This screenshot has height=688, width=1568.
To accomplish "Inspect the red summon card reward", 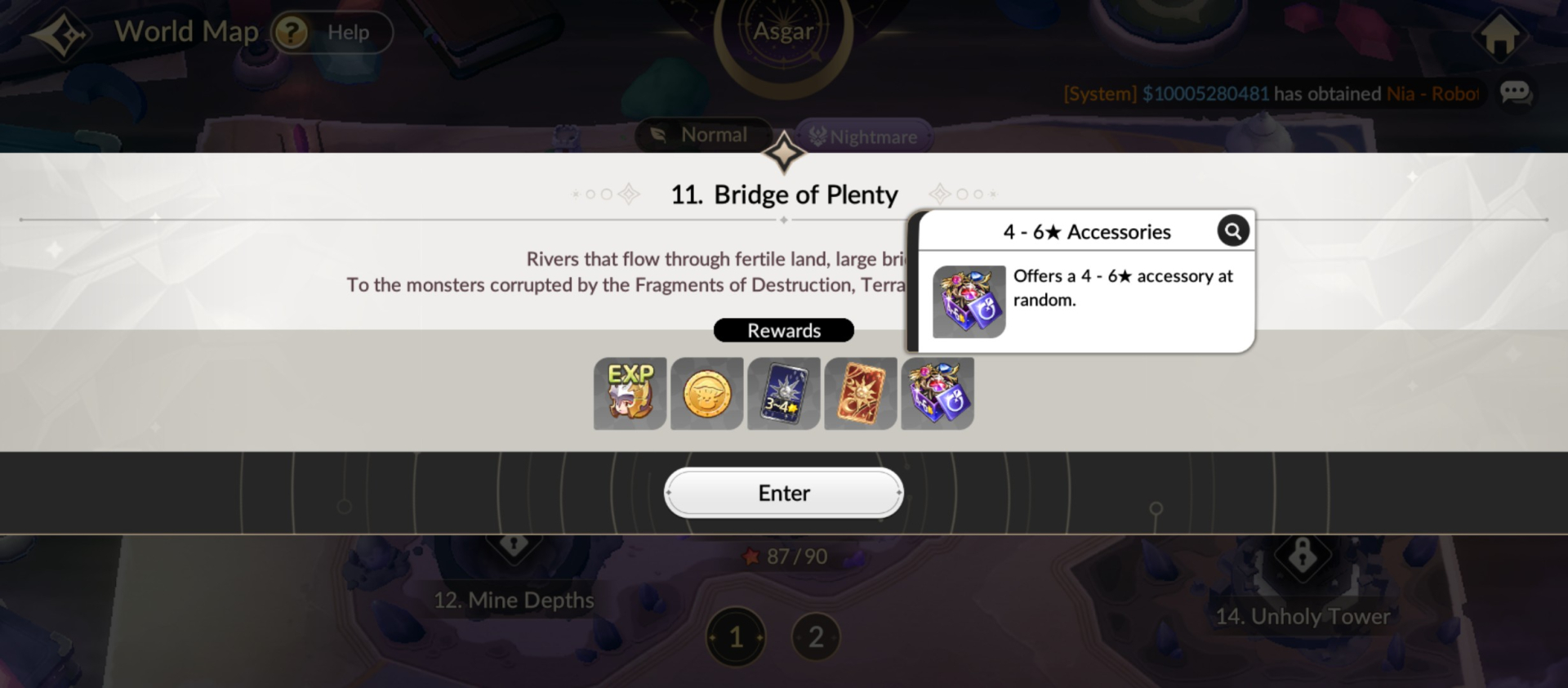I will click(860, 394).
